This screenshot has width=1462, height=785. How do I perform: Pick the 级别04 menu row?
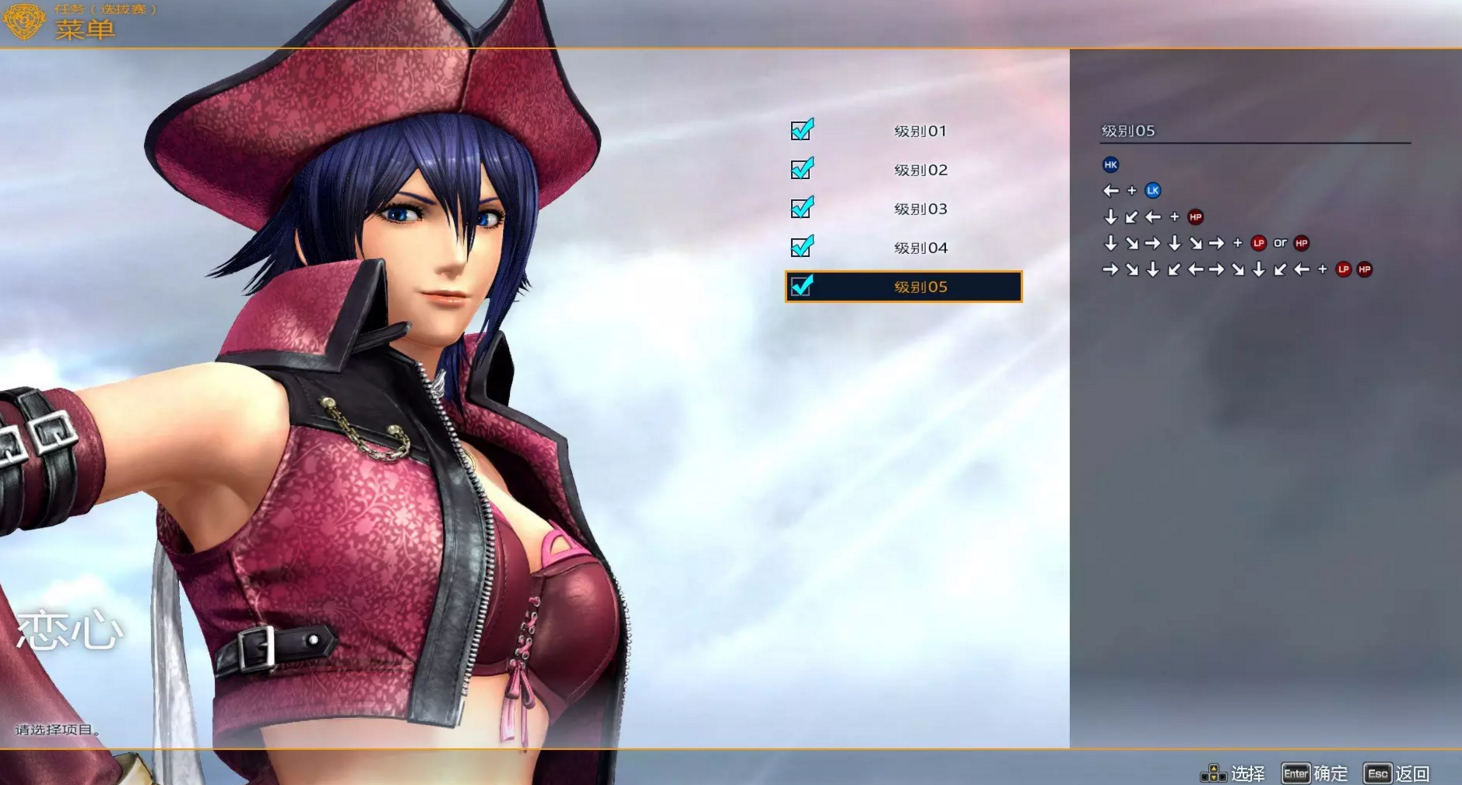coord(919,248)
